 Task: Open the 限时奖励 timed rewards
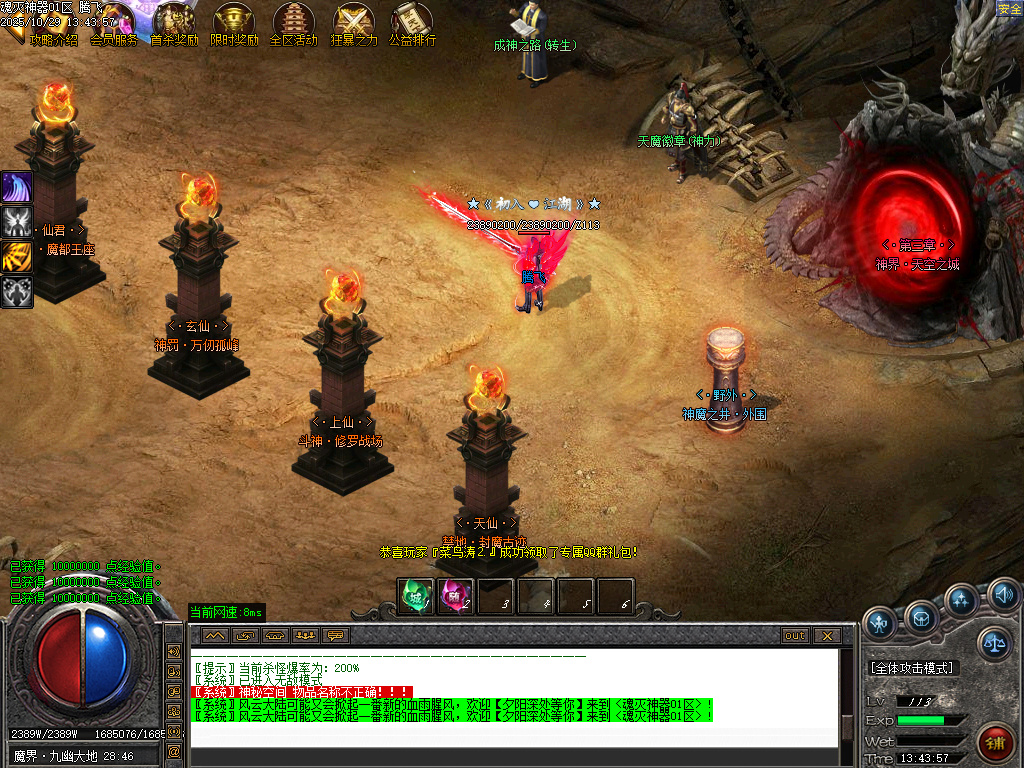tap(234, 24)
